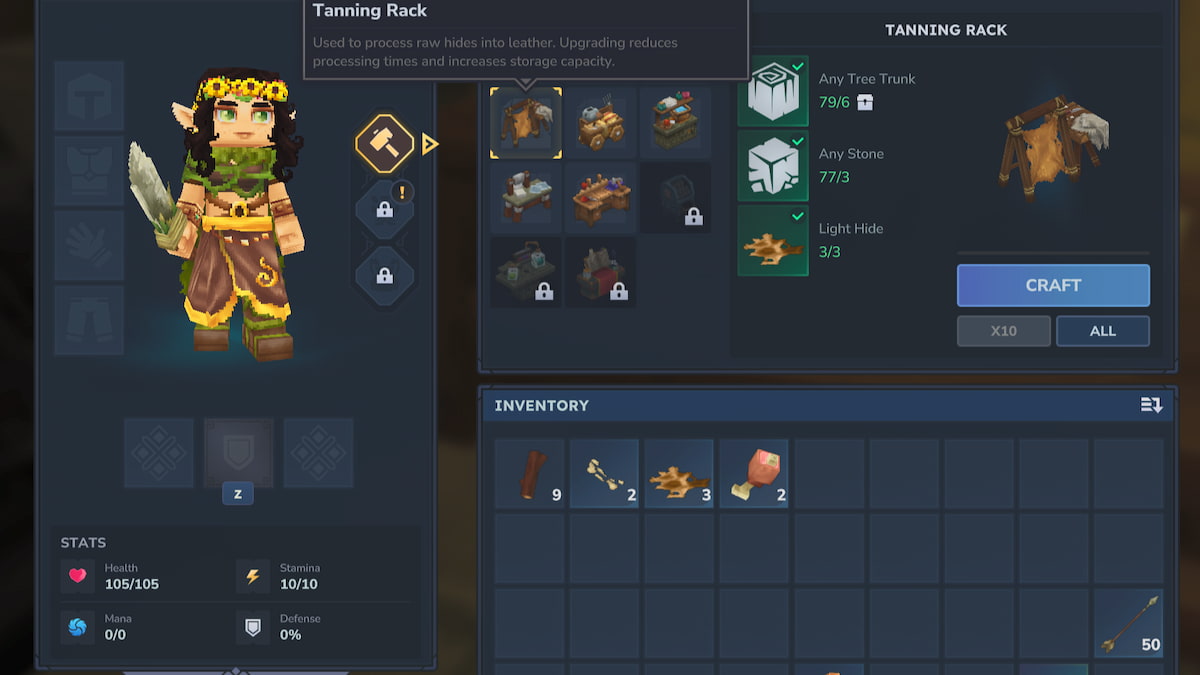Open the empty helmet equipment slot
The image size is (1200, 675).
click(x=89, y=96)
